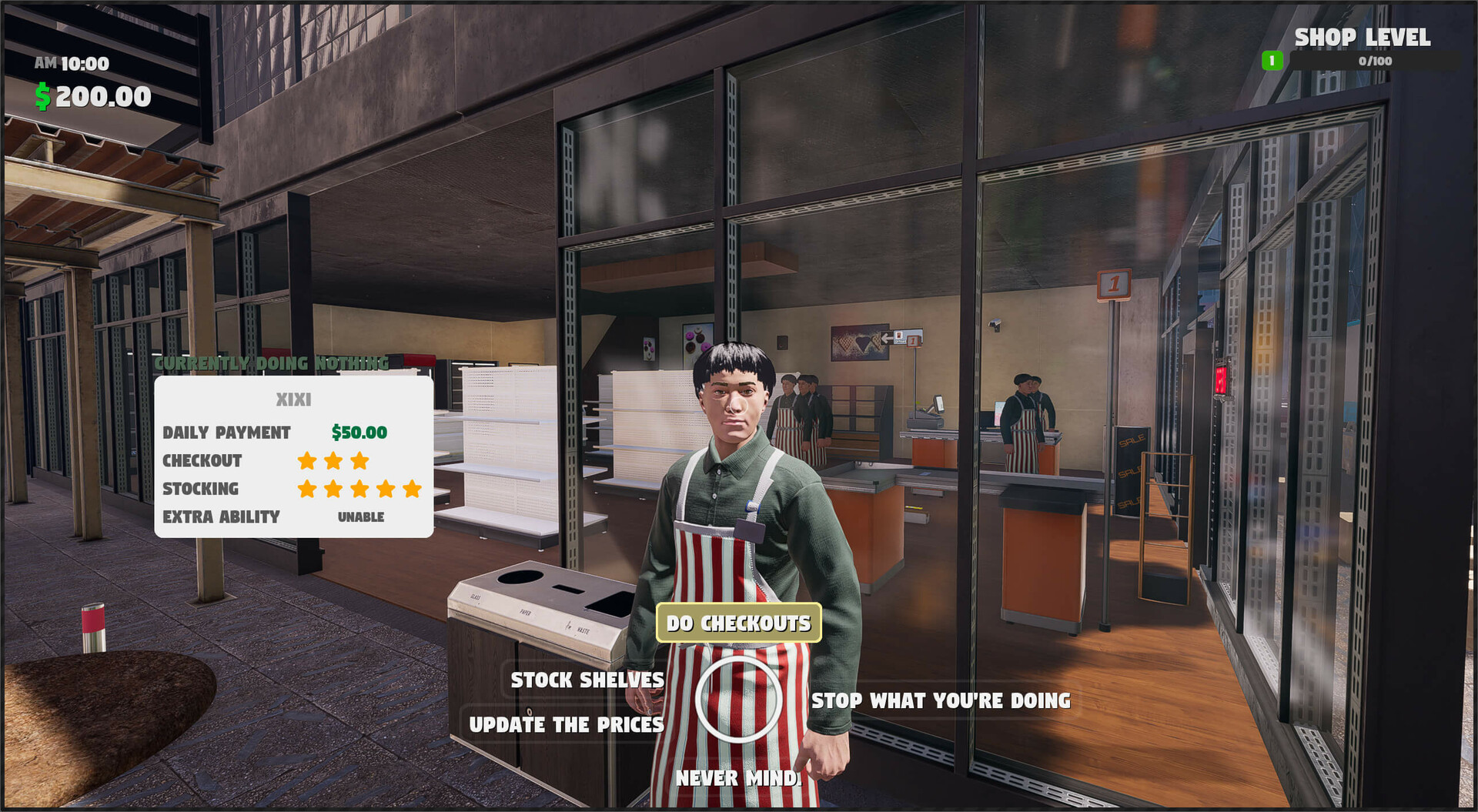
Task: Click the Daily Payment $50.00 value
Action: pos(359,432)
